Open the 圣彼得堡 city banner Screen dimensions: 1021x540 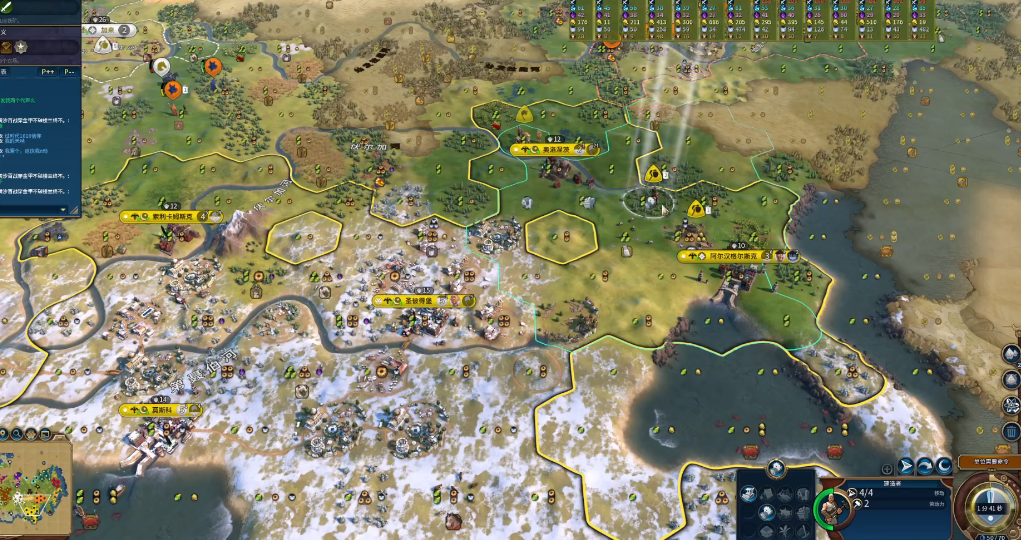(x=418, y=300)
